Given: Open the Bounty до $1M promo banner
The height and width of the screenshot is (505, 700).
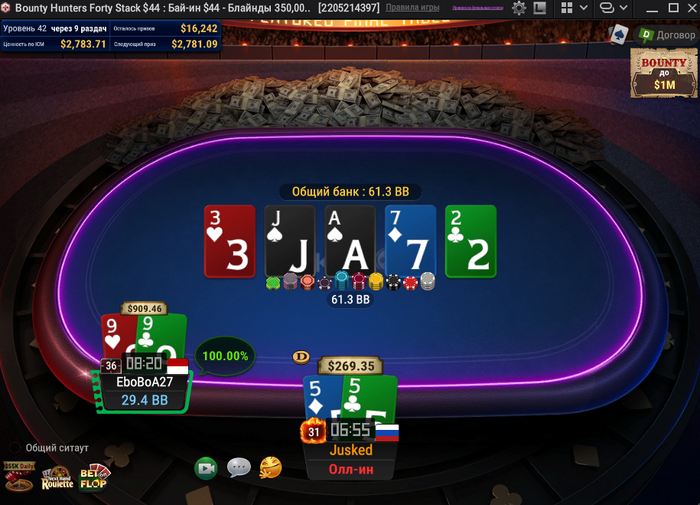Looking at the screenshot, I should pos(664,74).
